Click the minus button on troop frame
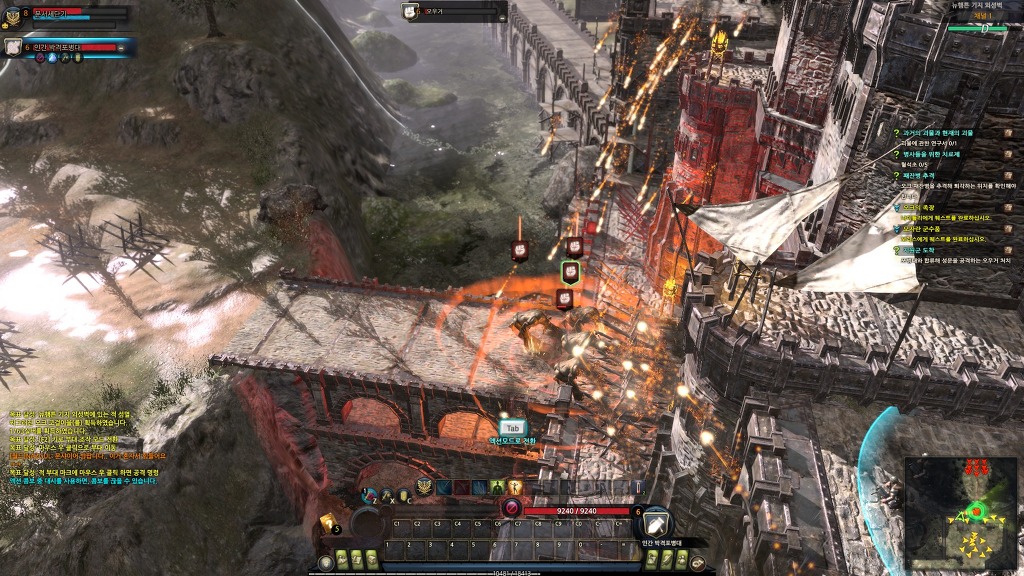The image size is (1024, 576). [122, 47]
